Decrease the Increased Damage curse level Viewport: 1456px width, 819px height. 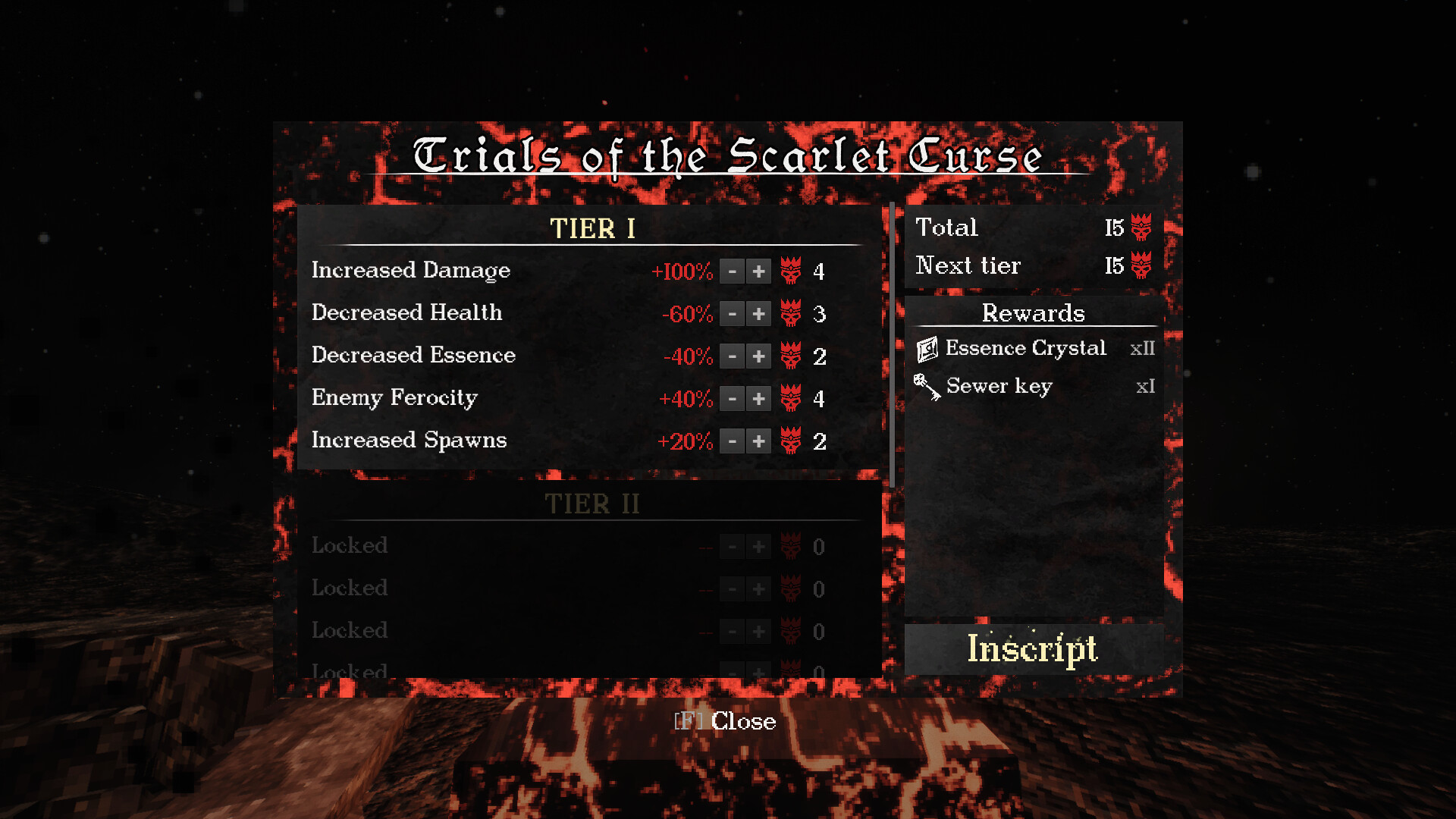pos(732,271)
